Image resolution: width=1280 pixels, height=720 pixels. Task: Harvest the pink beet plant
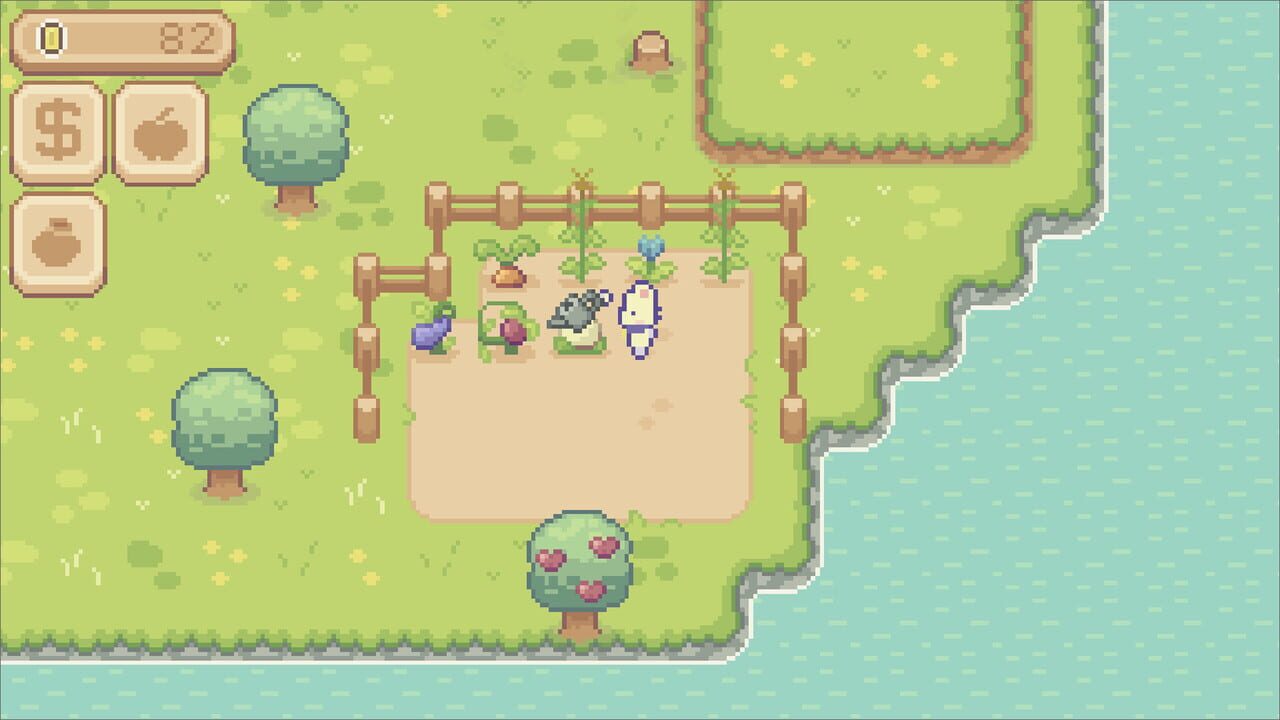click(513, 330)
